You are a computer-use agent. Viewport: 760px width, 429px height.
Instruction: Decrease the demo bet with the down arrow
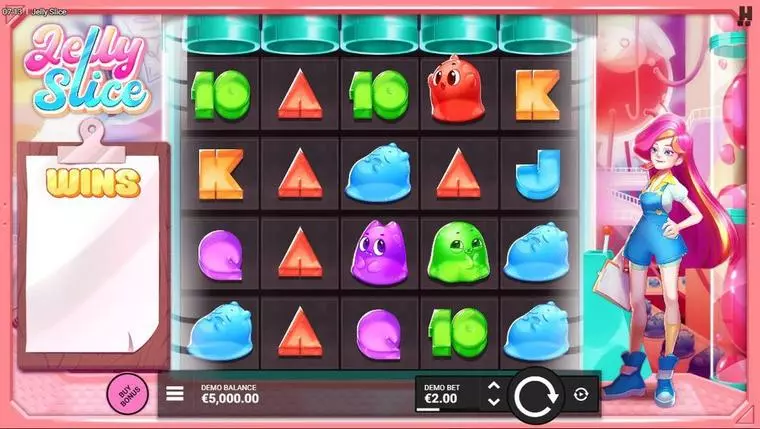click(x=492, y=402)
